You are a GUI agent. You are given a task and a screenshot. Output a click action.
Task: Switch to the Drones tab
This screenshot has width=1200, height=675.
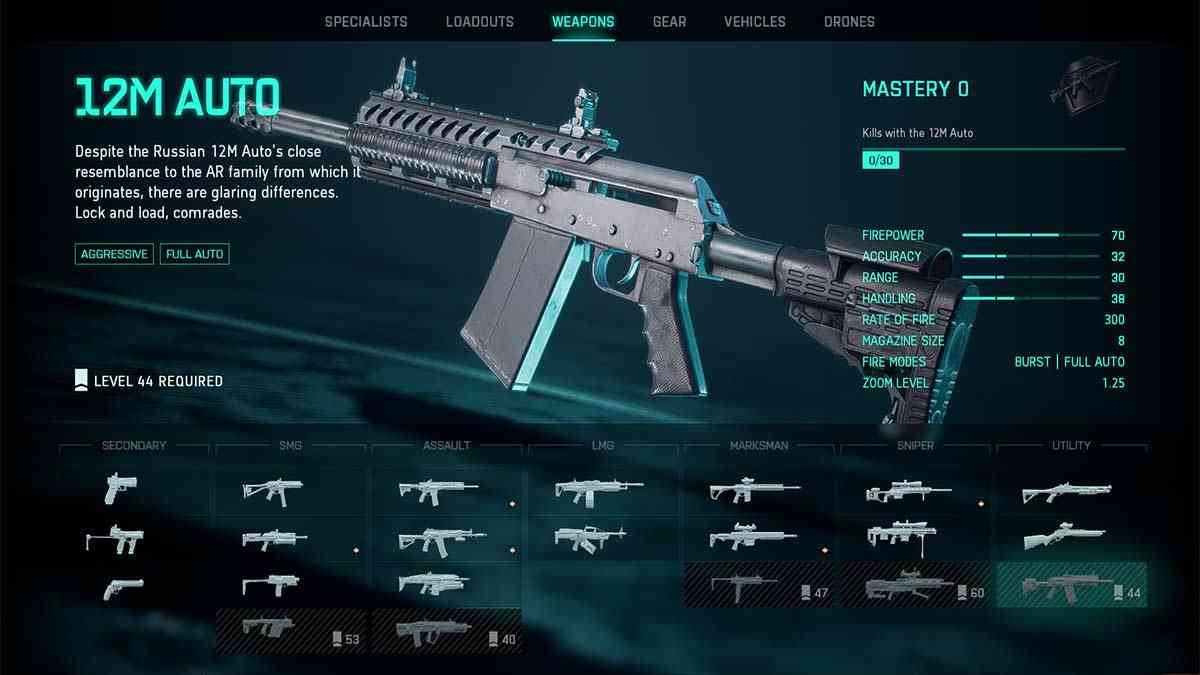[x=849, y=21]
